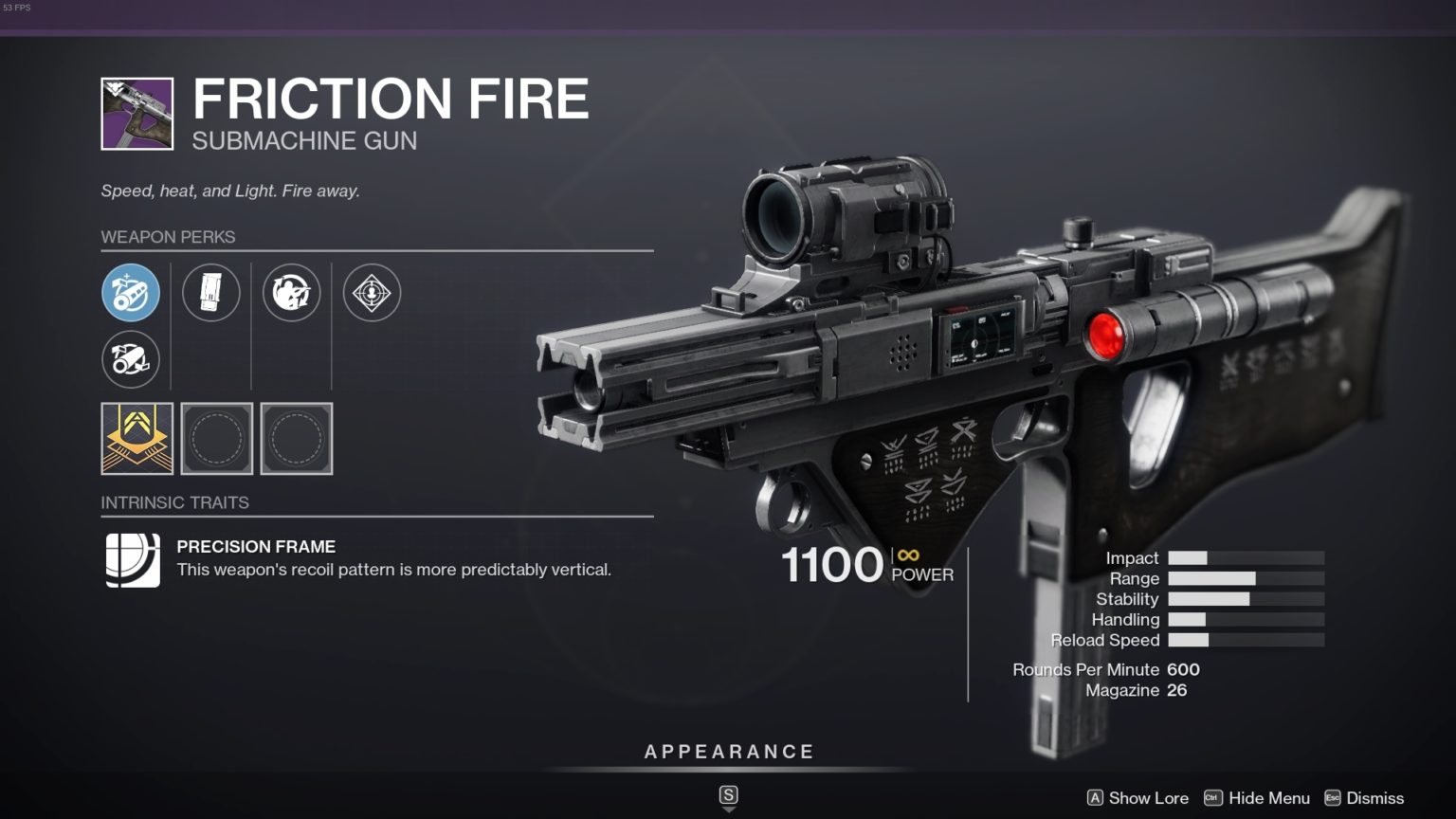
Task: Select the alternate barrel perk below it
Action: coord(131,360)
